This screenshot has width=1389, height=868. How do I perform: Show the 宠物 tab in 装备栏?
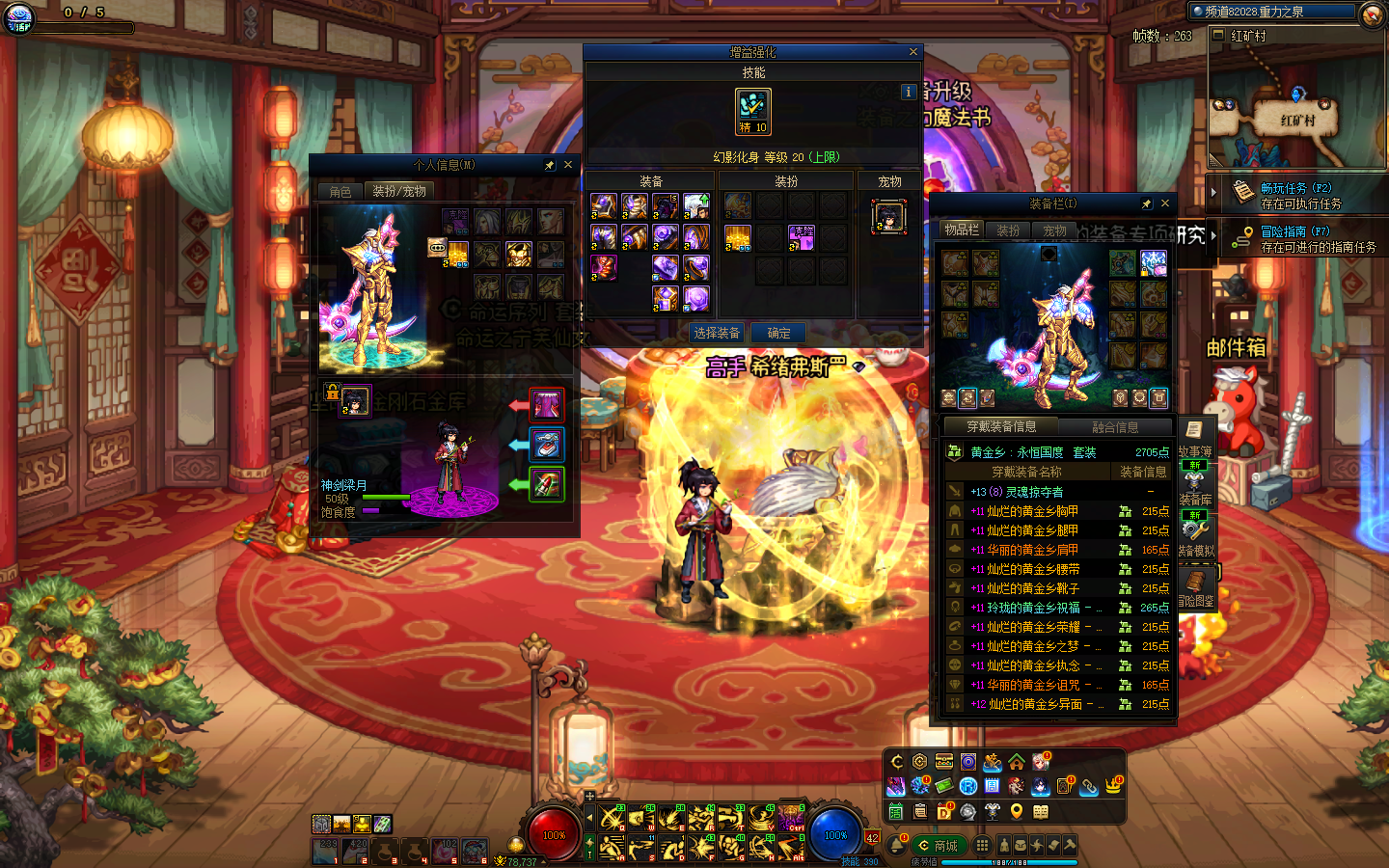tap(1054, 231)
